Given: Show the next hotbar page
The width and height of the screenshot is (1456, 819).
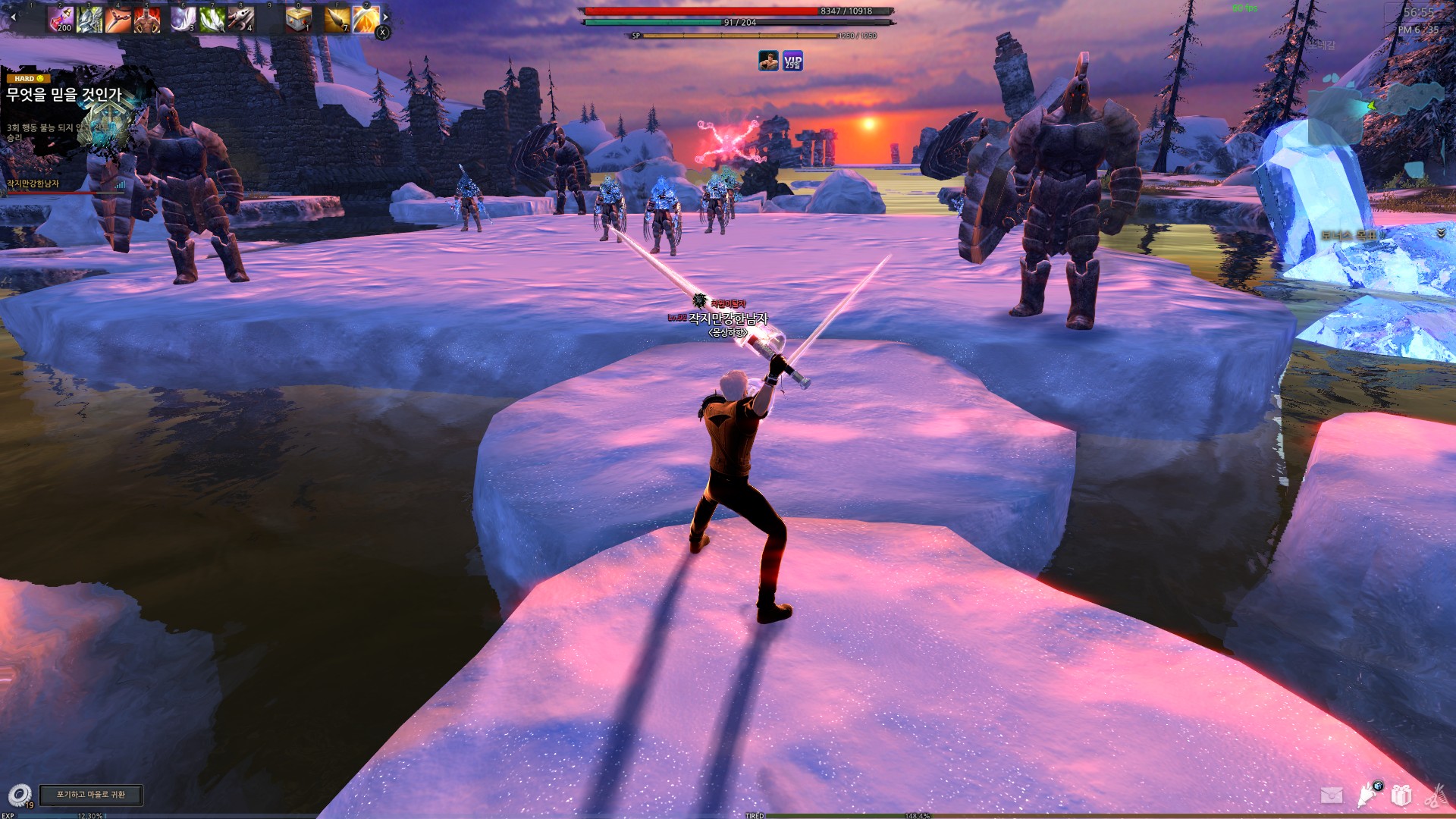Looking at the screenshot, I should click(x=385, y=17).
